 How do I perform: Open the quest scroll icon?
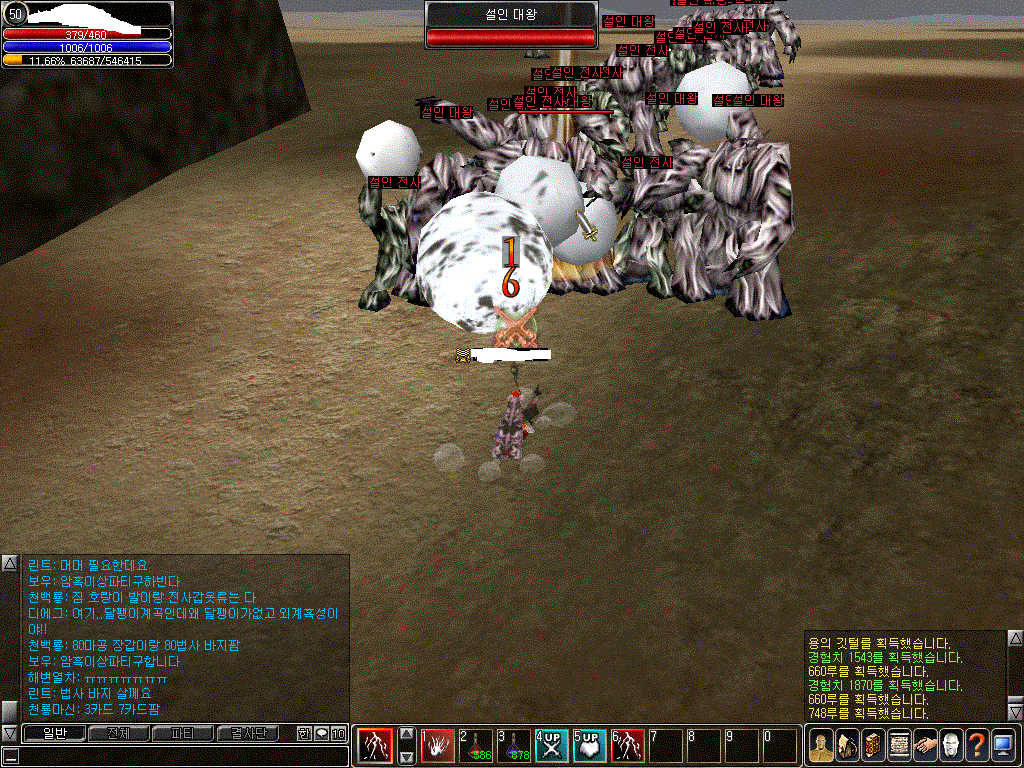(898, 745)
